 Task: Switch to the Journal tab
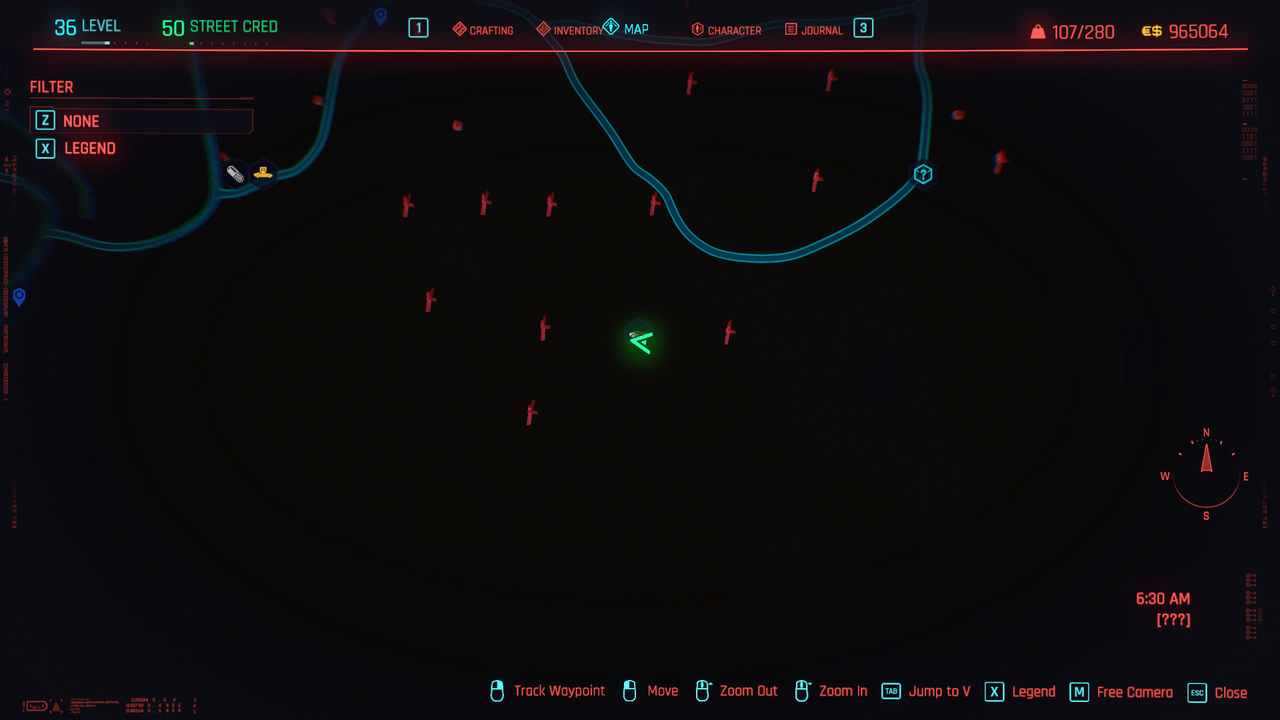(814, 30)
